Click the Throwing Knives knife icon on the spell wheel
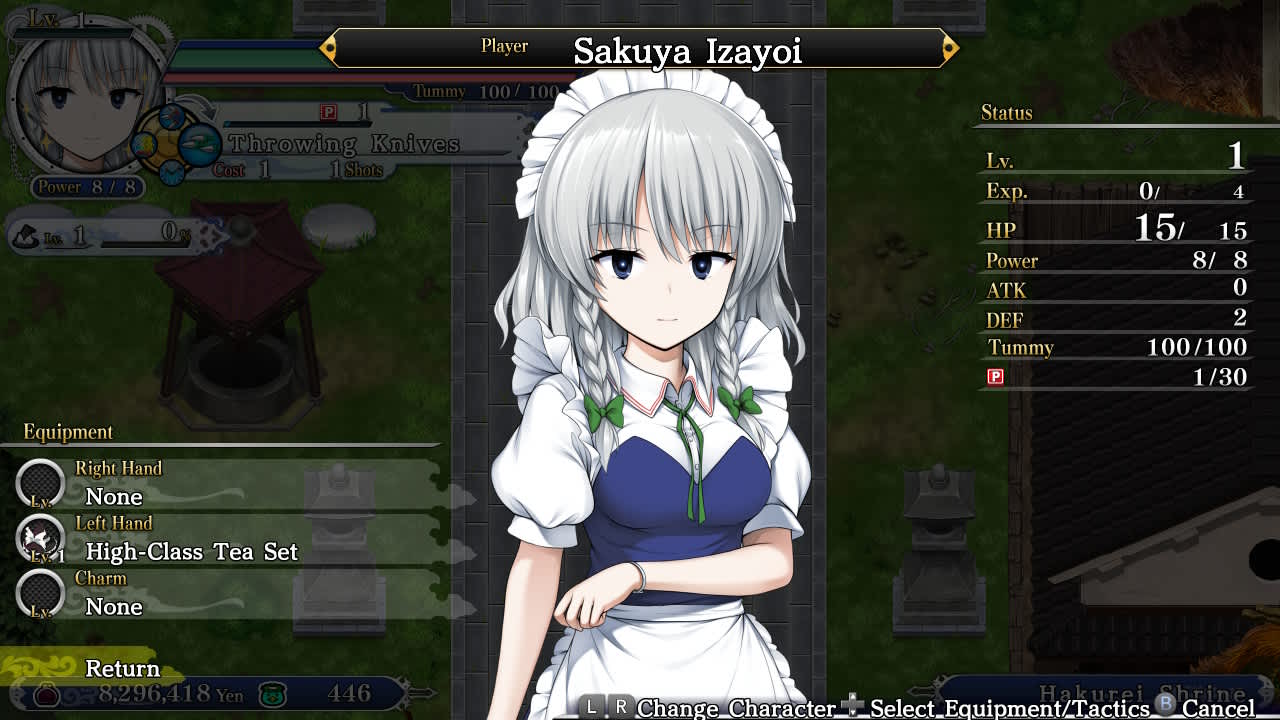This screenshot has height=720, width=1280. coord(200,145)
